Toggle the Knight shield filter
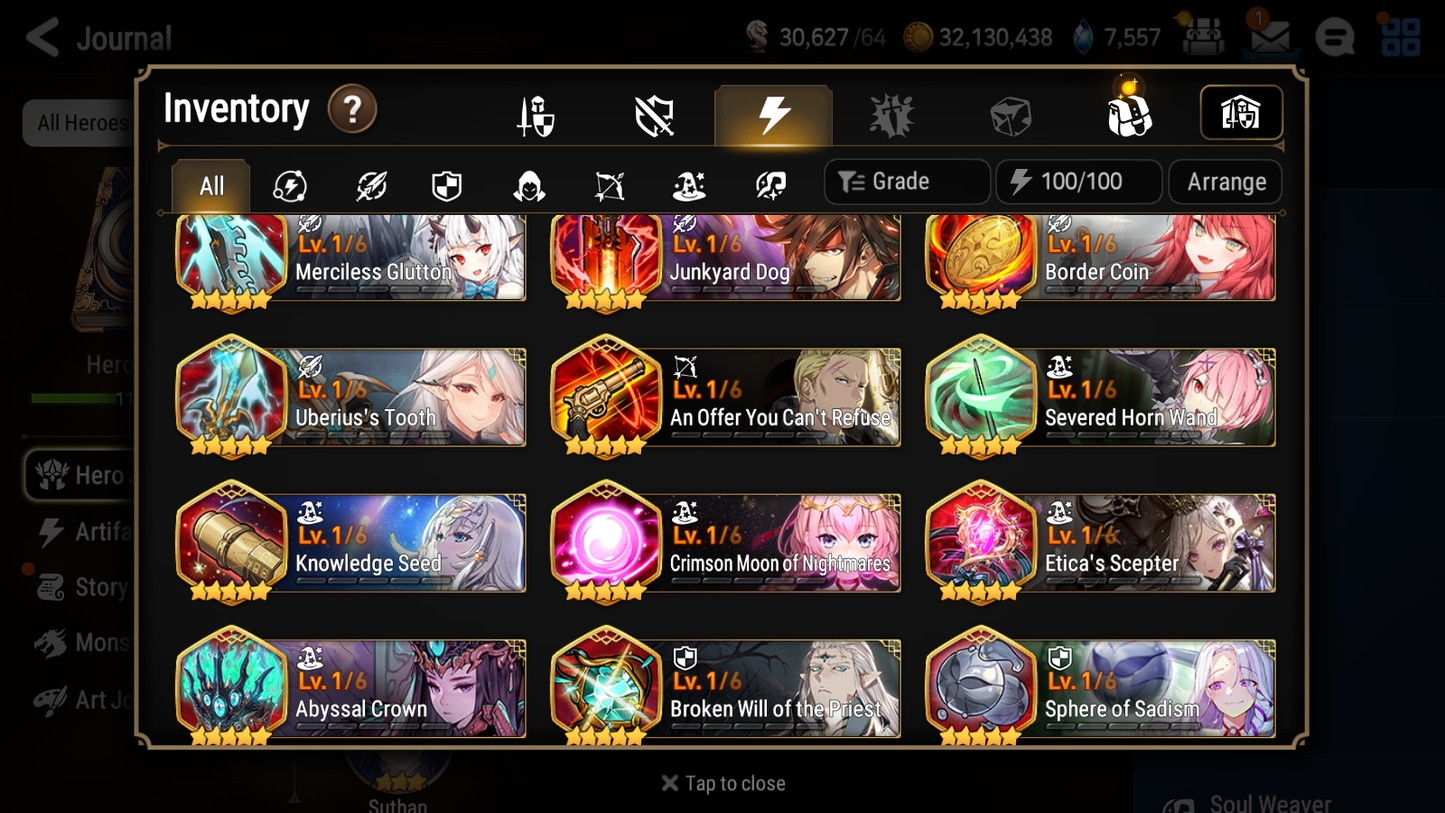Image resolution: width=1445 pixels, height=813 pixels. [446, 182]
